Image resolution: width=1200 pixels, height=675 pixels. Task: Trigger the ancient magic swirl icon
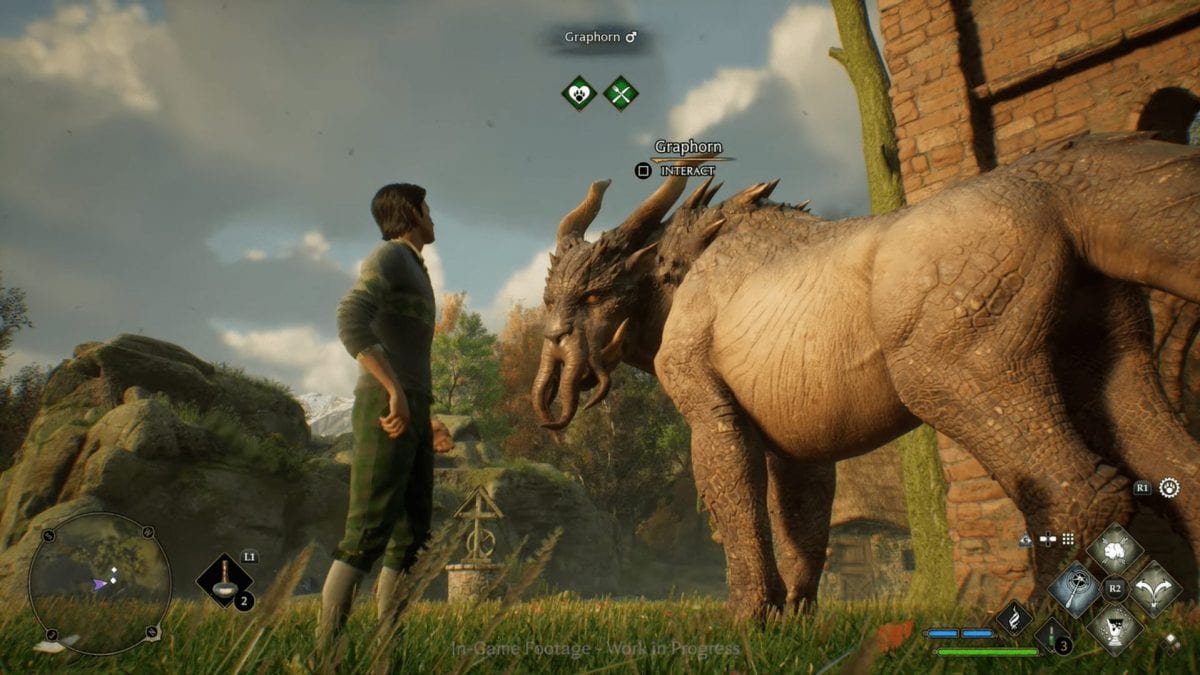pos(1013,617)
